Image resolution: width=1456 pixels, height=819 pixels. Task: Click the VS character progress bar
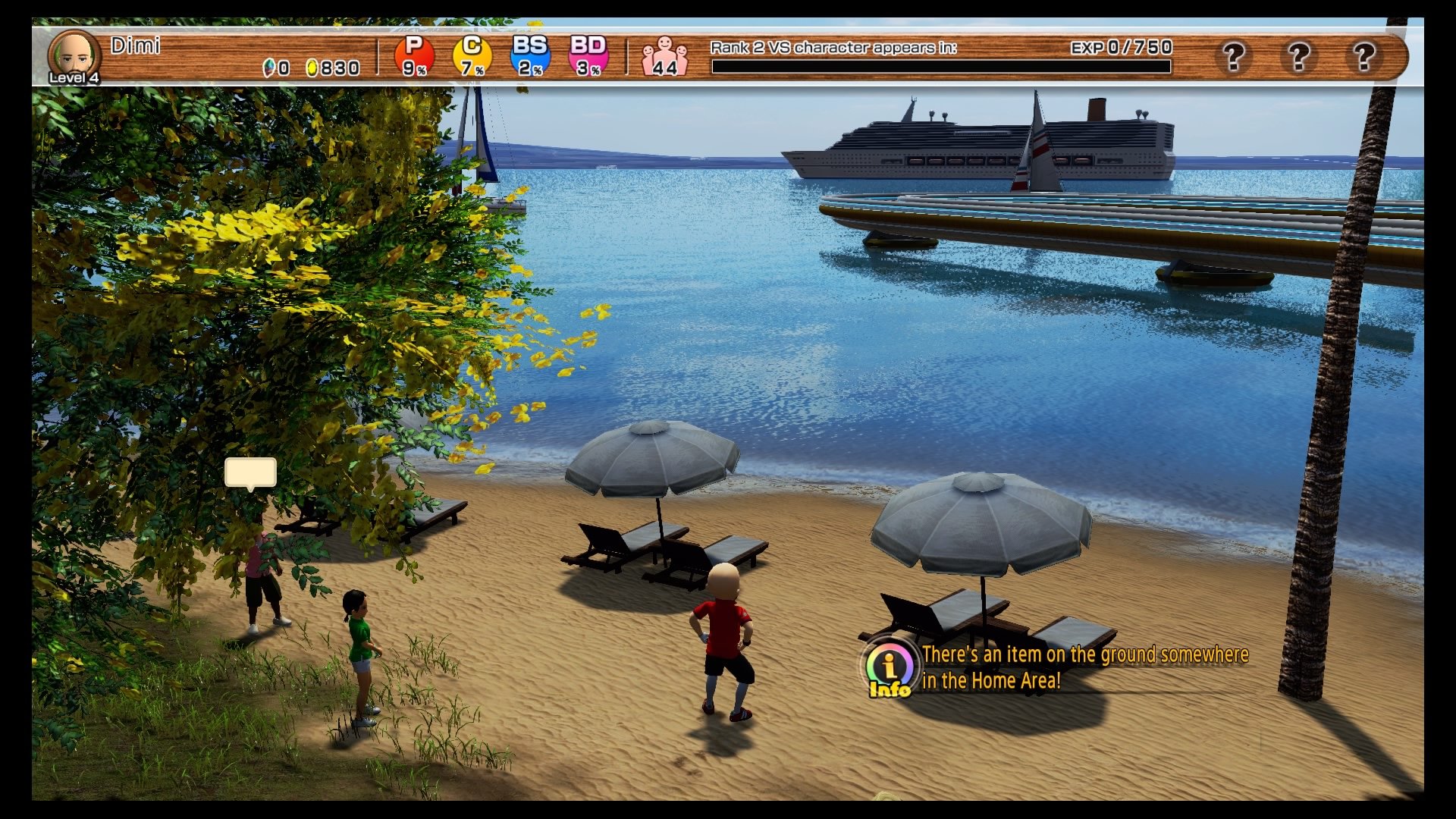click(x=940, y=67)
